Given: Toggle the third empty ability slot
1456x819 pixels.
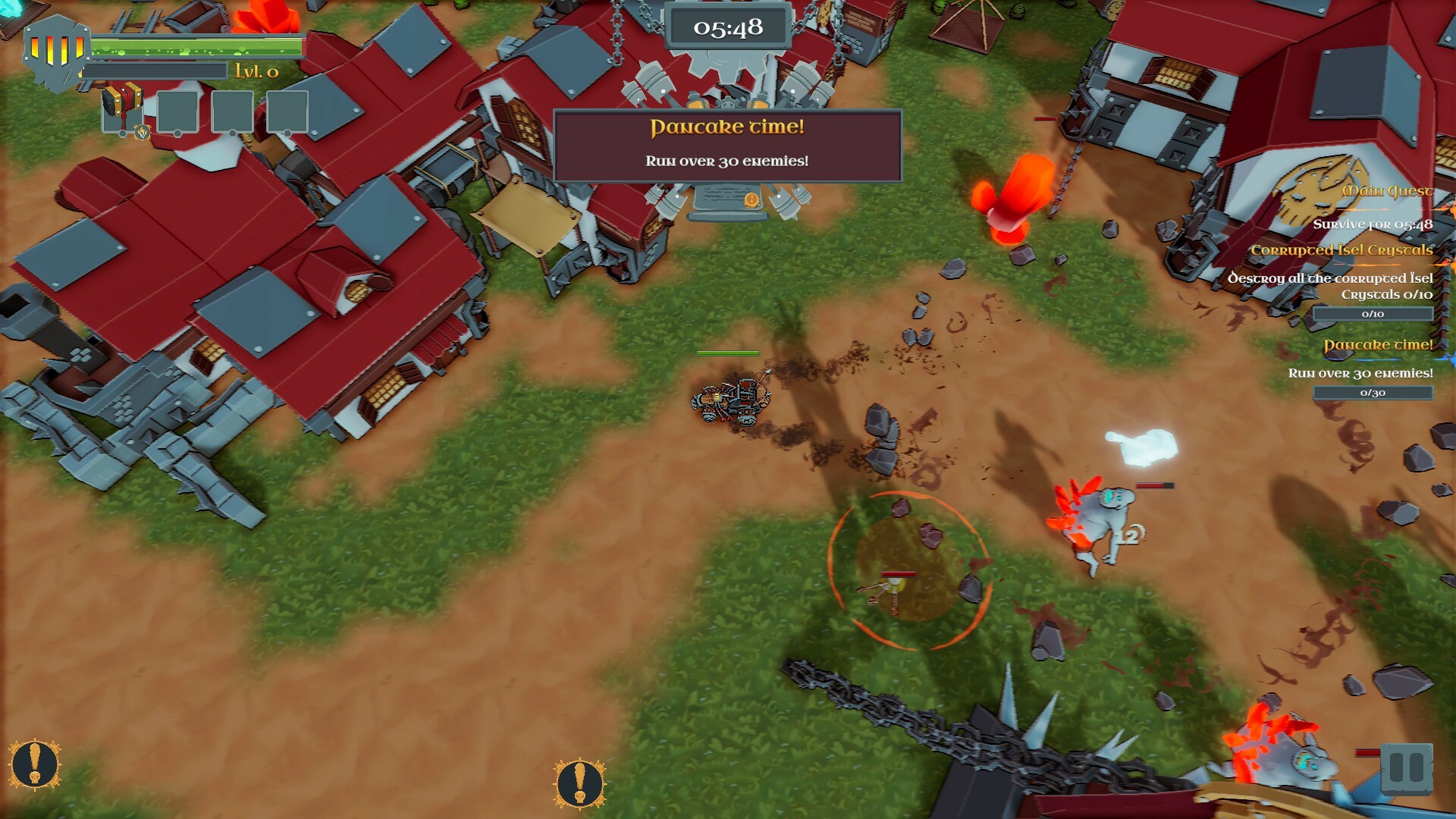Looking at the screenshot, I should 231,111.
